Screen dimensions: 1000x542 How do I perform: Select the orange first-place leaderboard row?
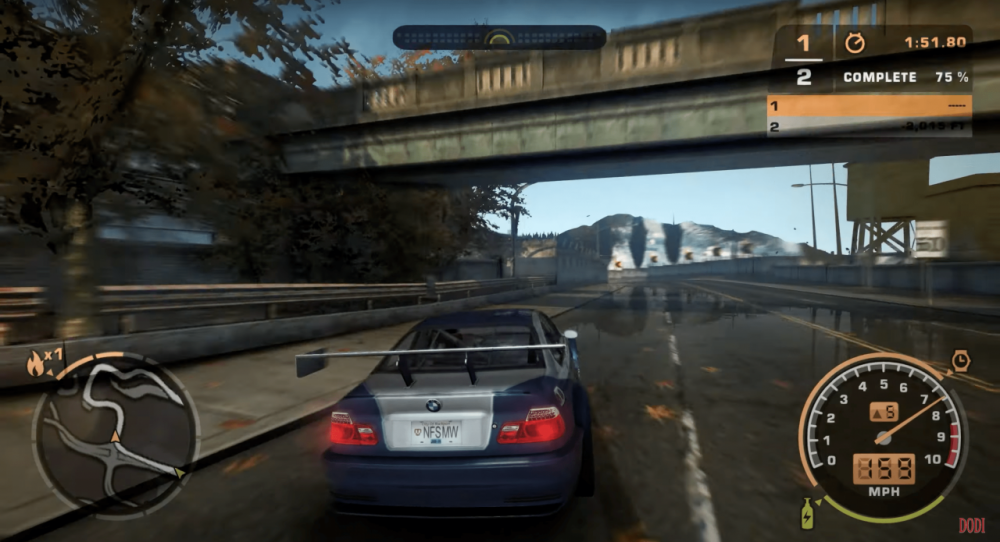869,106
